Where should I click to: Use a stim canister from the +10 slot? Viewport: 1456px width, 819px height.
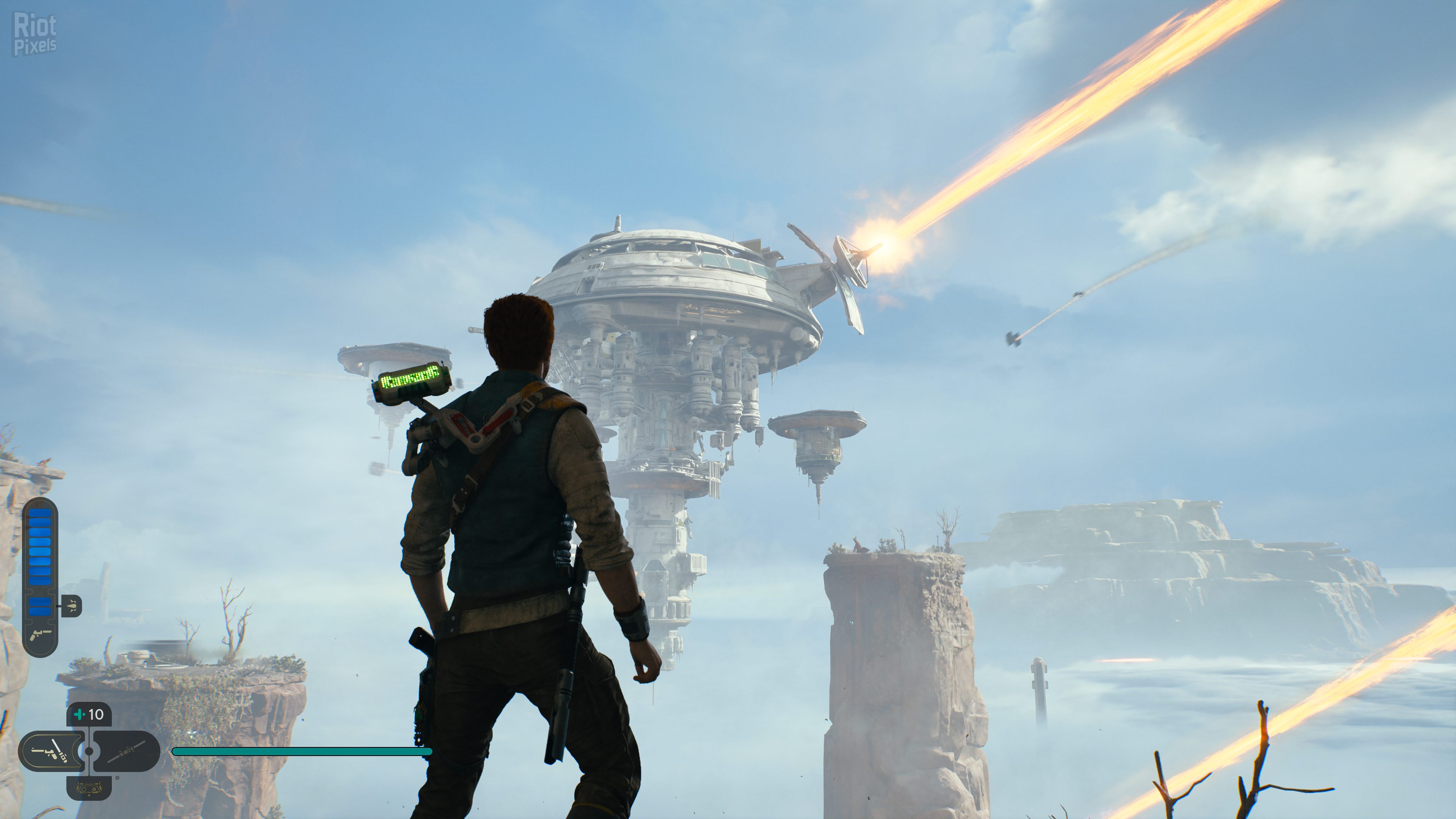click(x=89, y=715)
